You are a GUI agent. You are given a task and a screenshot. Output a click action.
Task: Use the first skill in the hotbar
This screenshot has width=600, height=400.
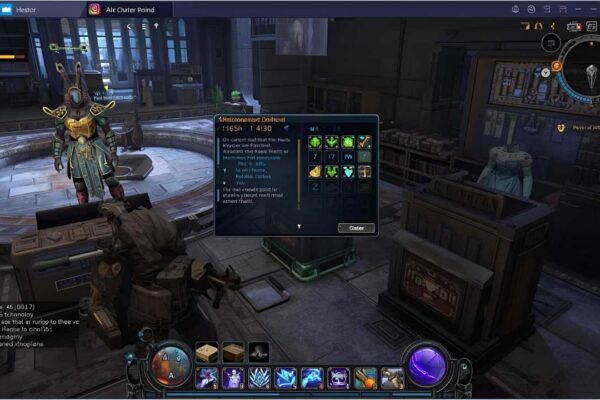click(207, 378)
